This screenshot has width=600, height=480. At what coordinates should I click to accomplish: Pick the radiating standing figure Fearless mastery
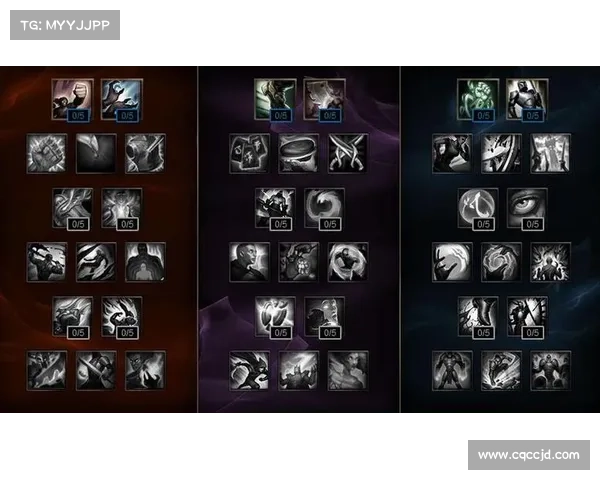(551, 261)
